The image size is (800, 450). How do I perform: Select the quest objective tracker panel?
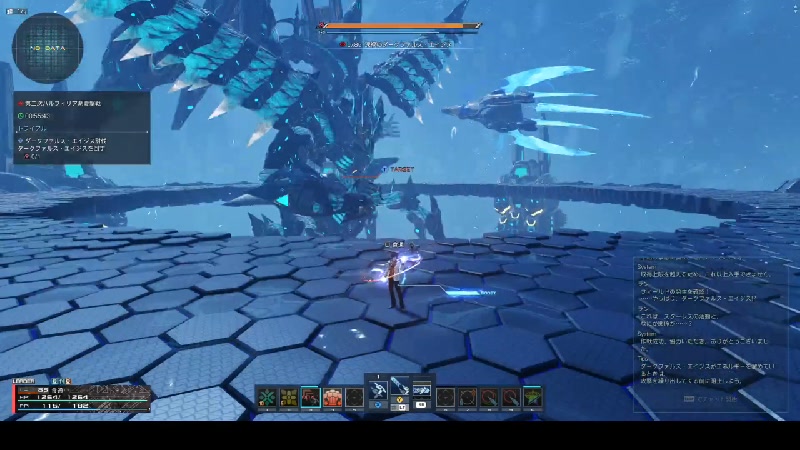point(82,127)
